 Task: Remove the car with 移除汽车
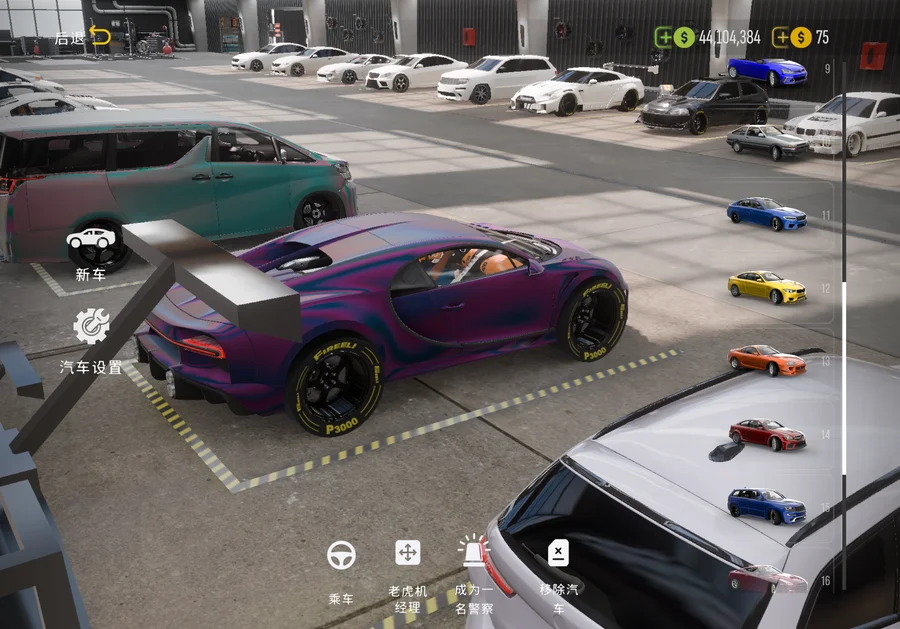pyautogui.click(x=558, y=572)
